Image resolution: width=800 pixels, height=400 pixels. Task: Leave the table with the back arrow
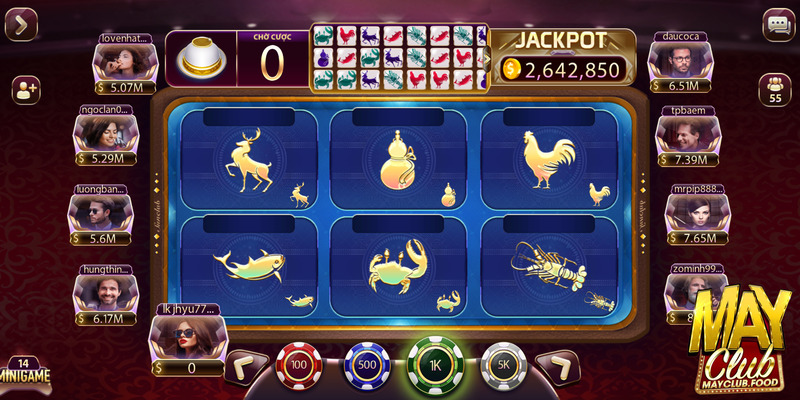(21, 24)
